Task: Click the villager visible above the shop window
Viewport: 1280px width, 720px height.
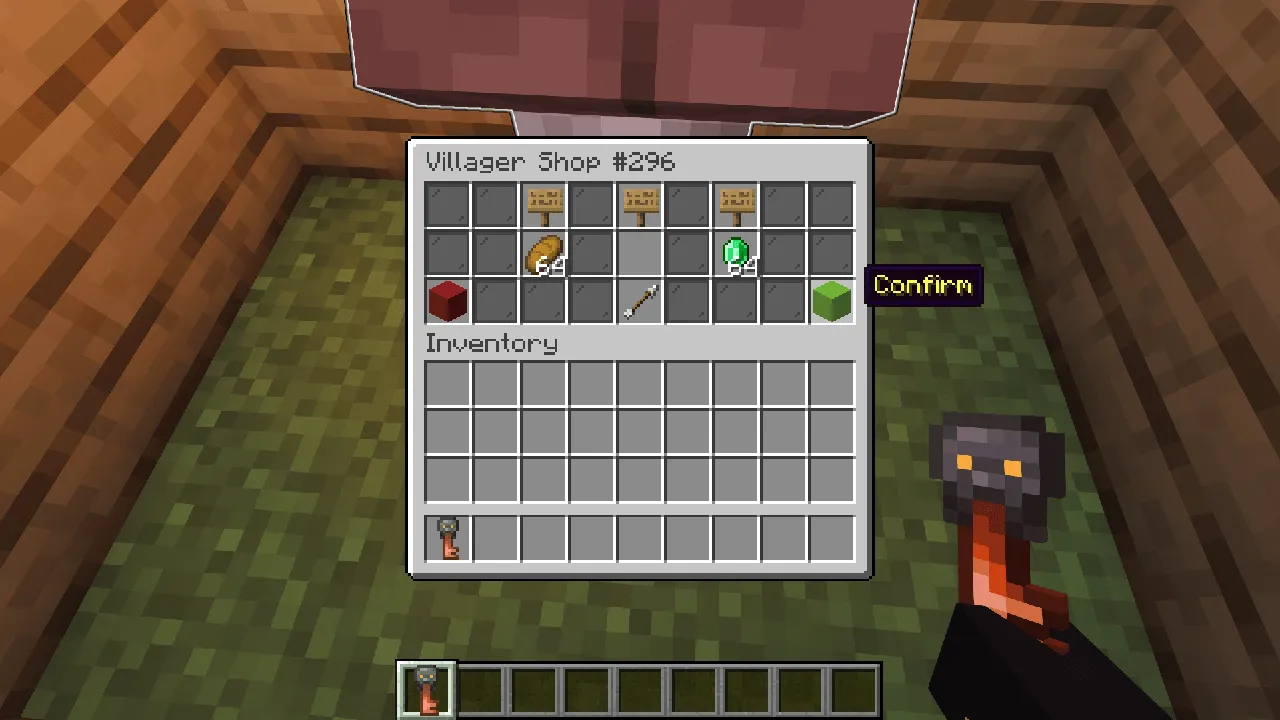Action: point(630,60)
